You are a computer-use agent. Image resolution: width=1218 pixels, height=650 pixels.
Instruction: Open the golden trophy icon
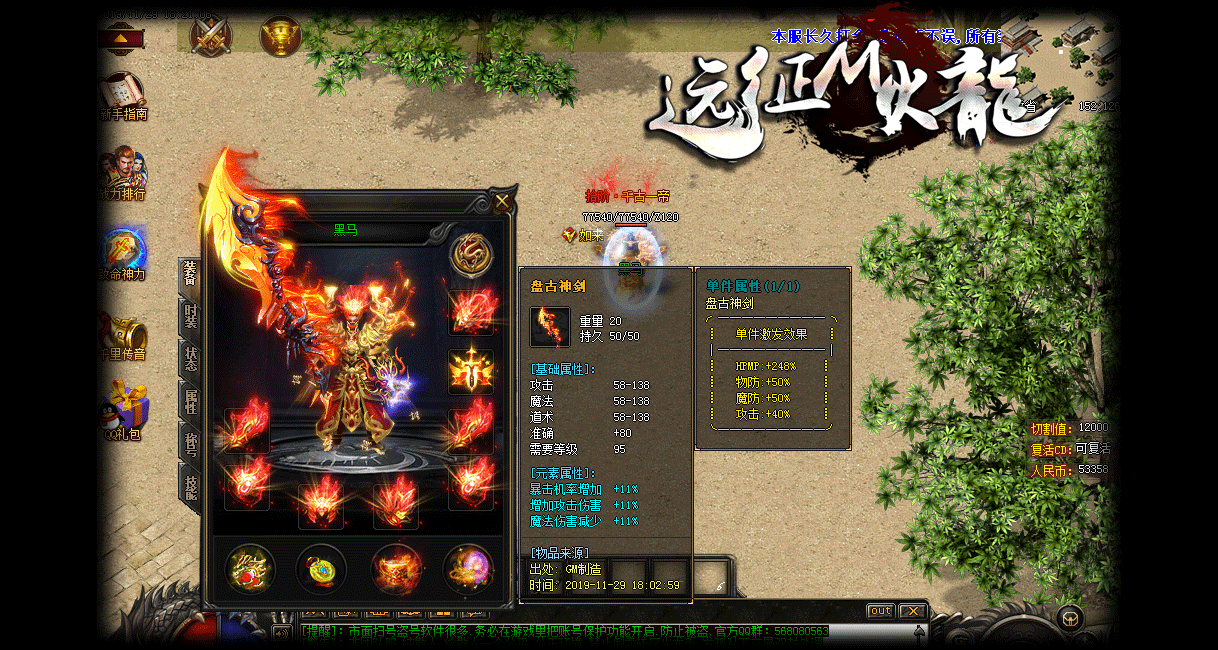pyautogui.click(x=281, y=36)
